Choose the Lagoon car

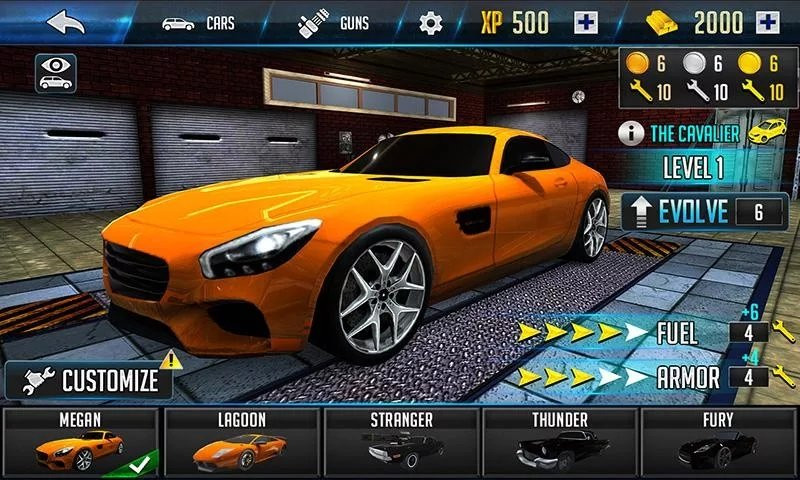(240, 440)
